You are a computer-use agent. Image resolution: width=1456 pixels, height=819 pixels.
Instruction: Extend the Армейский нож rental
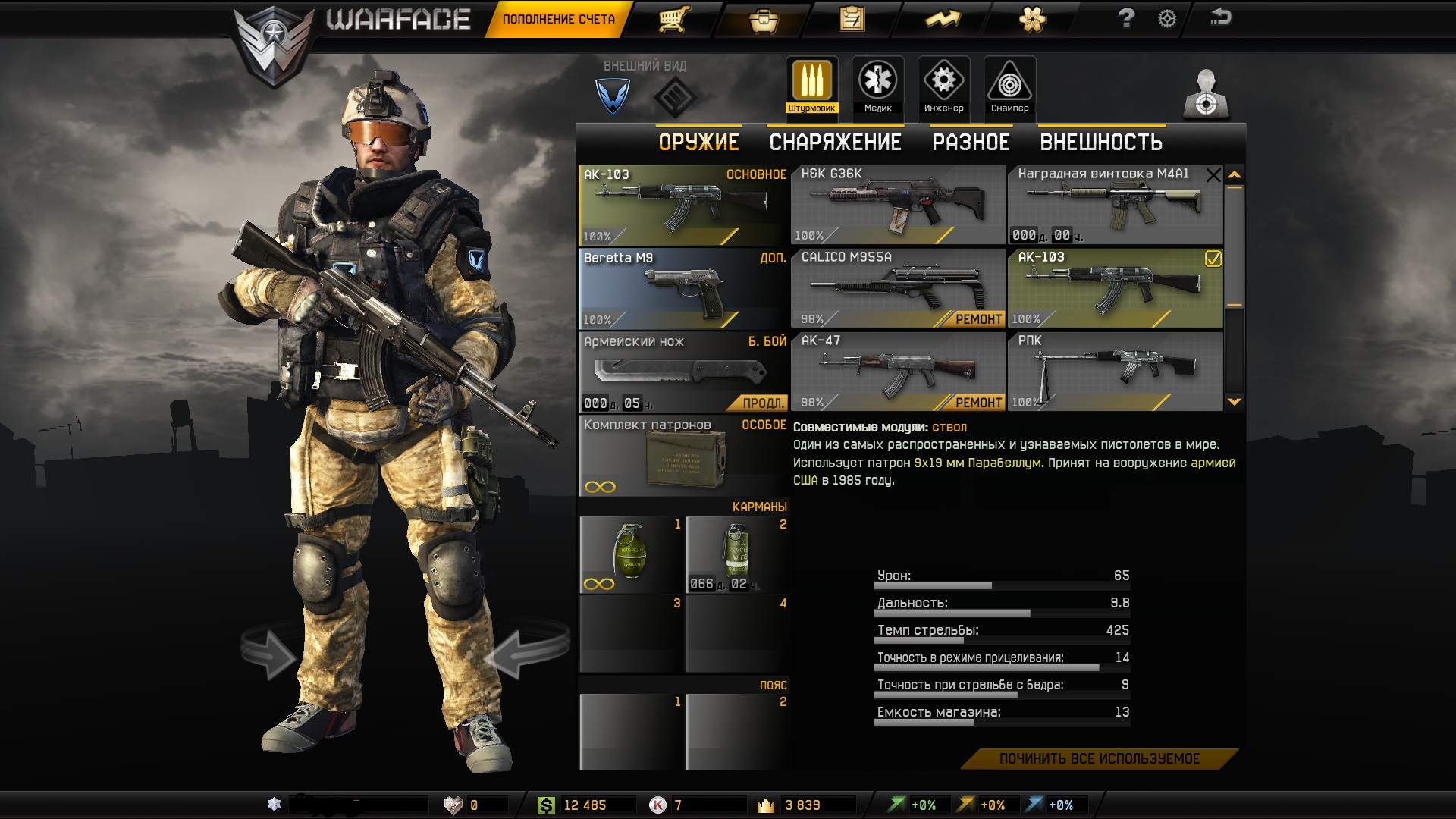(762, 403)
